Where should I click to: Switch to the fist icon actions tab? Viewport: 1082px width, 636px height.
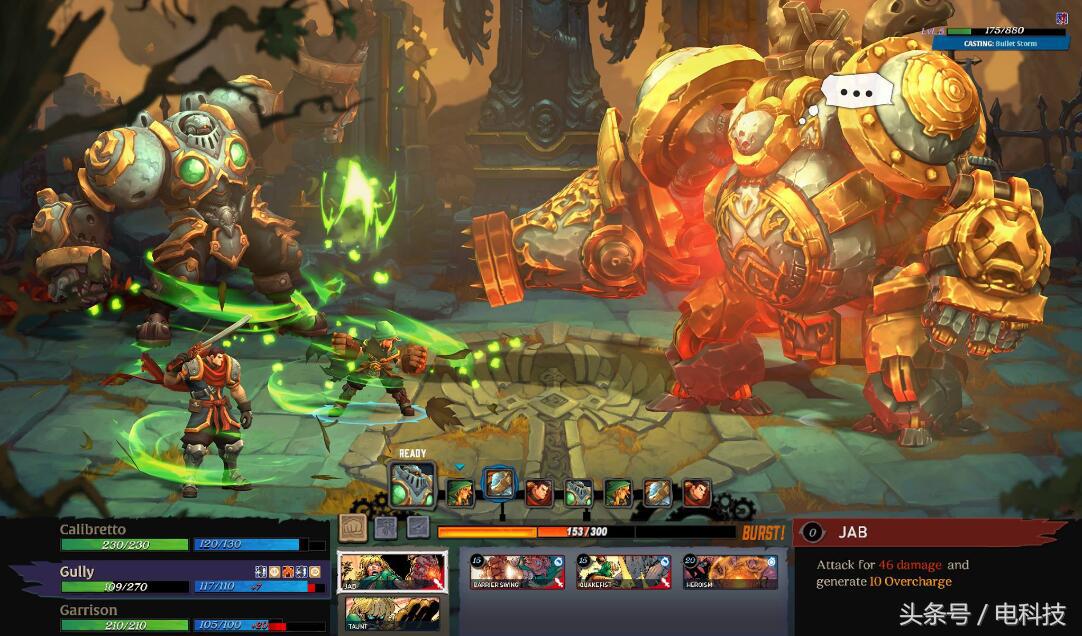coord(351,527)
